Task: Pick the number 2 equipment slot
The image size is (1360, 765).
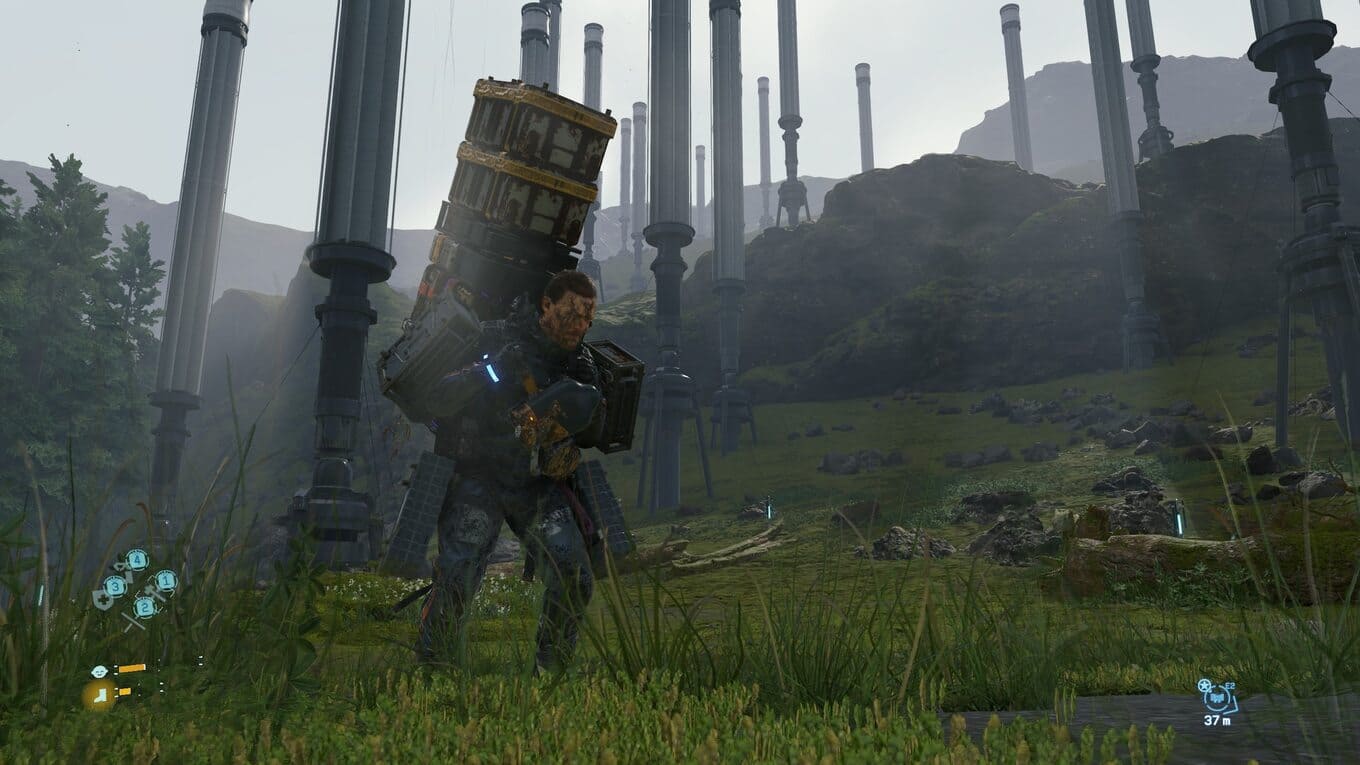Action: 146,606
